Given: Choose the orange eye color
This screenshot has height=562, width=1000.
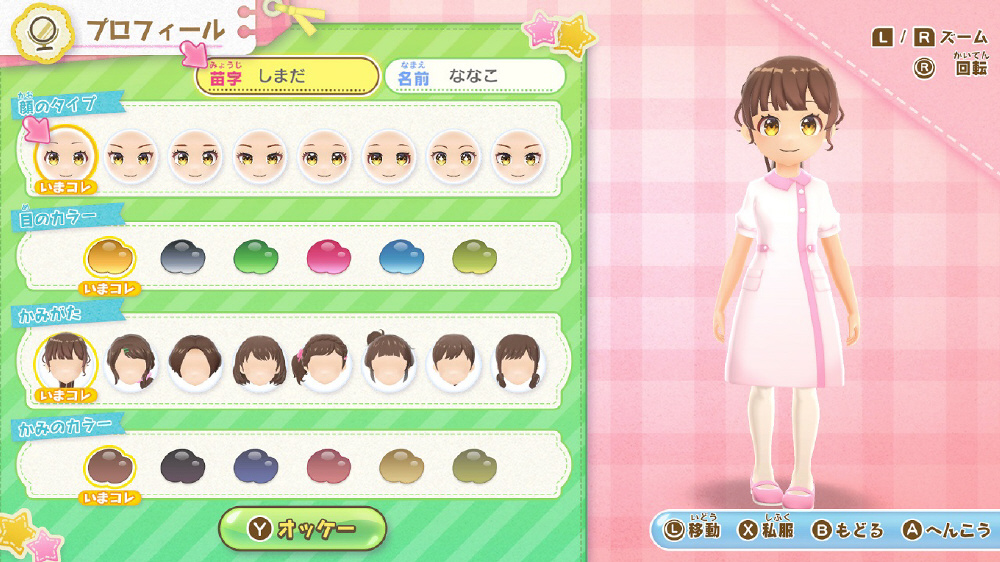Looking at the screenshot, I should (x=110, y=257).
